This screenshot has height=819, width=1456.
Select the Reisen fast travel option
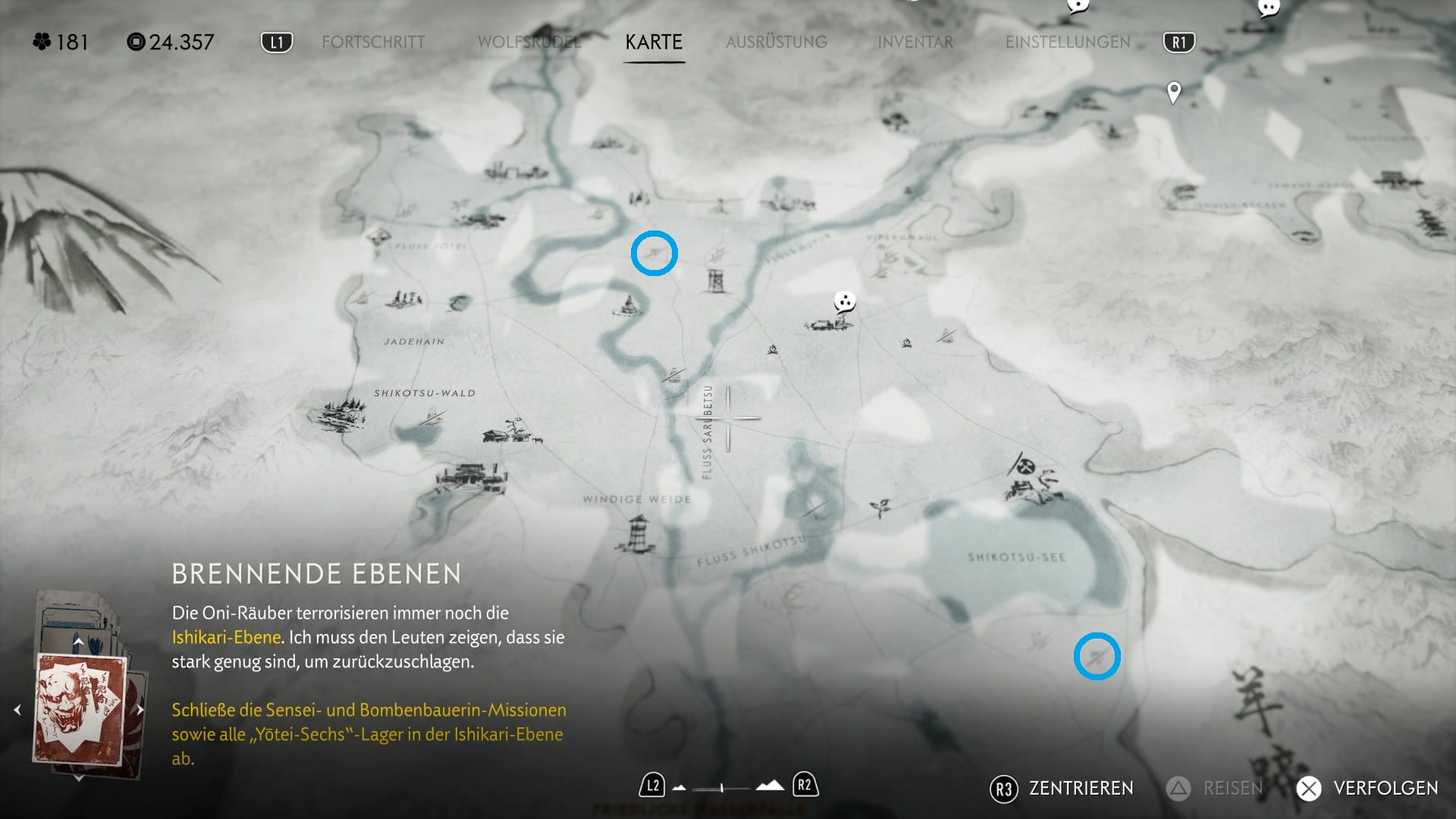point(1215,789)
